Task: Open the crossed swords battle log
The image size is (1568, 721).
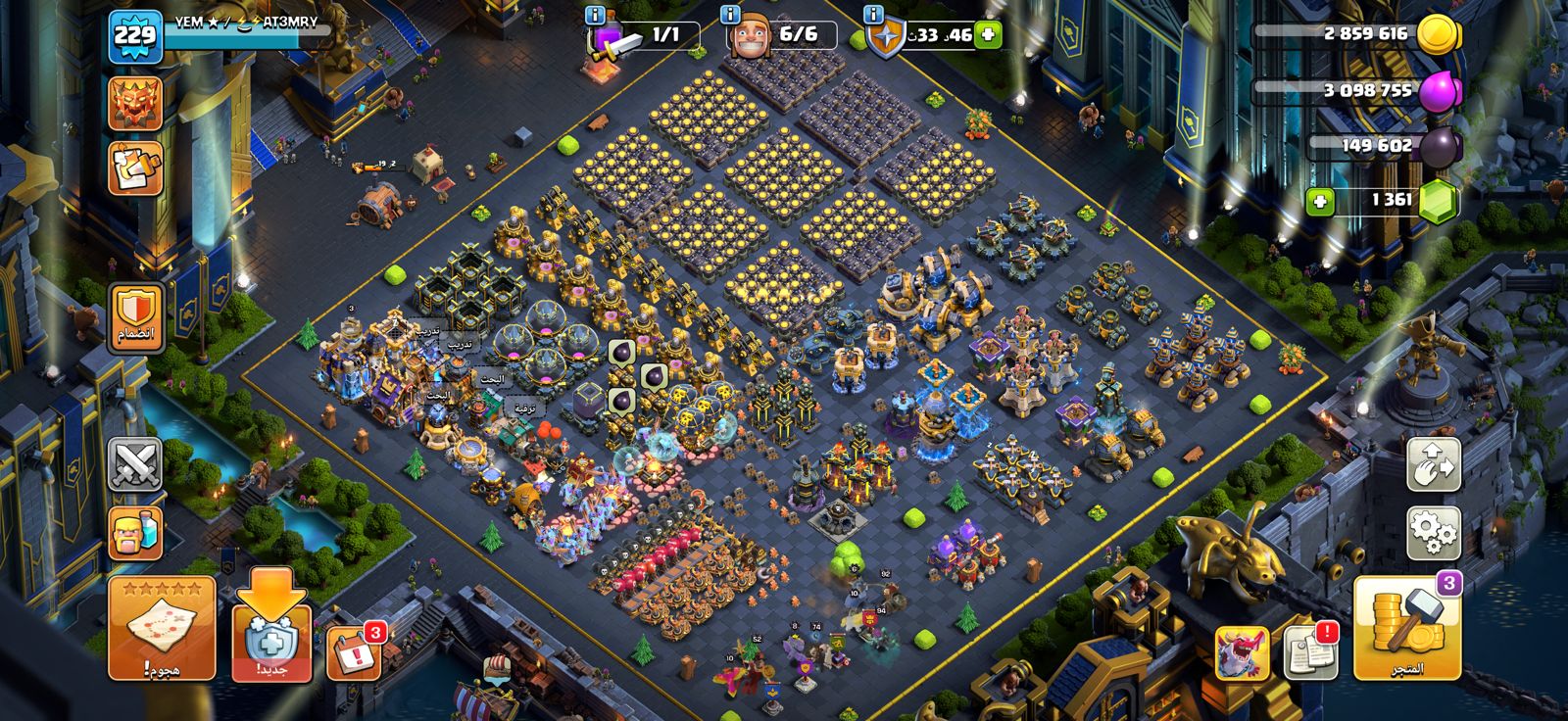Action: [x=135, y=464]
